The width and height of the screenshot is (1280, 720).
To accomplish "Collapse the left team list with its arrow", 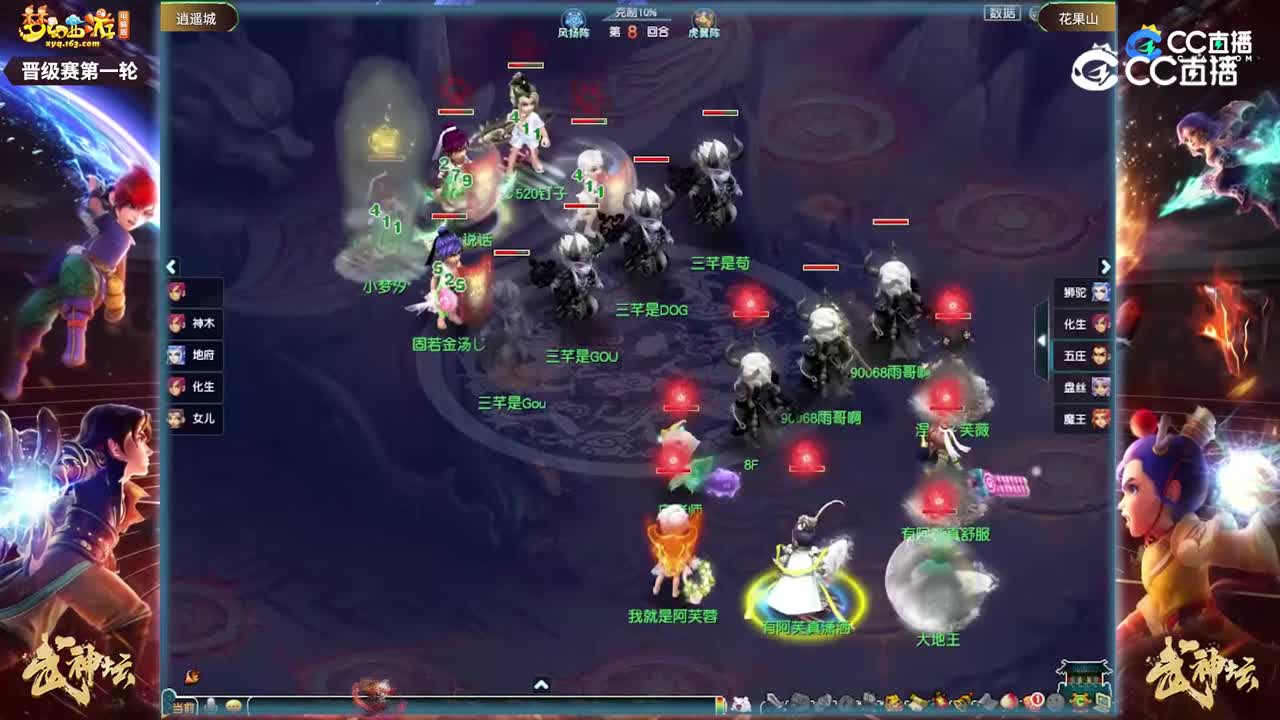I will (x=172, y=267).
